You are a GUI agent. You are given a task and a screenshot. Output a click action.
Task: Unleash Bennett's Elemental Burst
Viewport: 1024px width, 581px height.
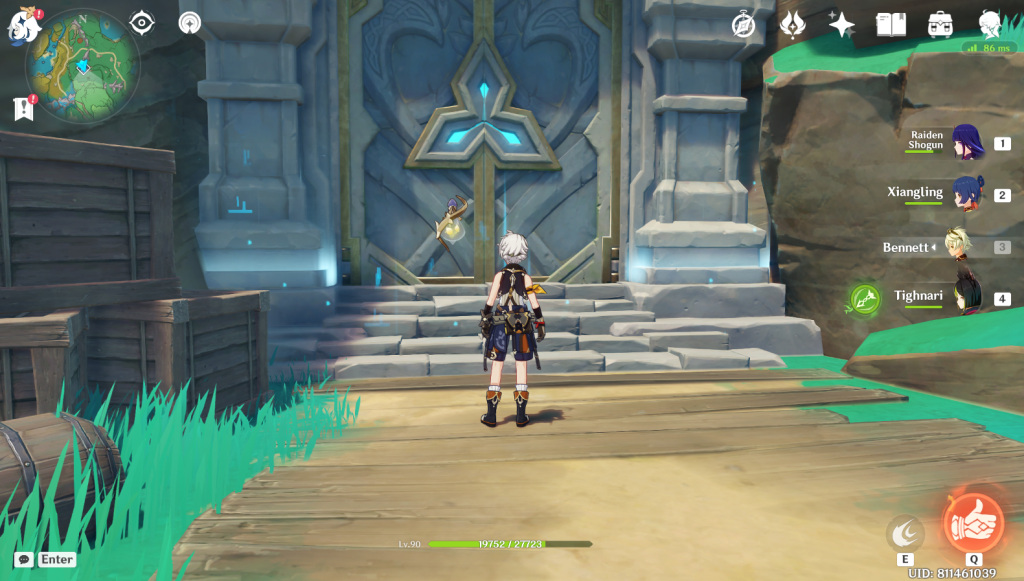[973, 524]
